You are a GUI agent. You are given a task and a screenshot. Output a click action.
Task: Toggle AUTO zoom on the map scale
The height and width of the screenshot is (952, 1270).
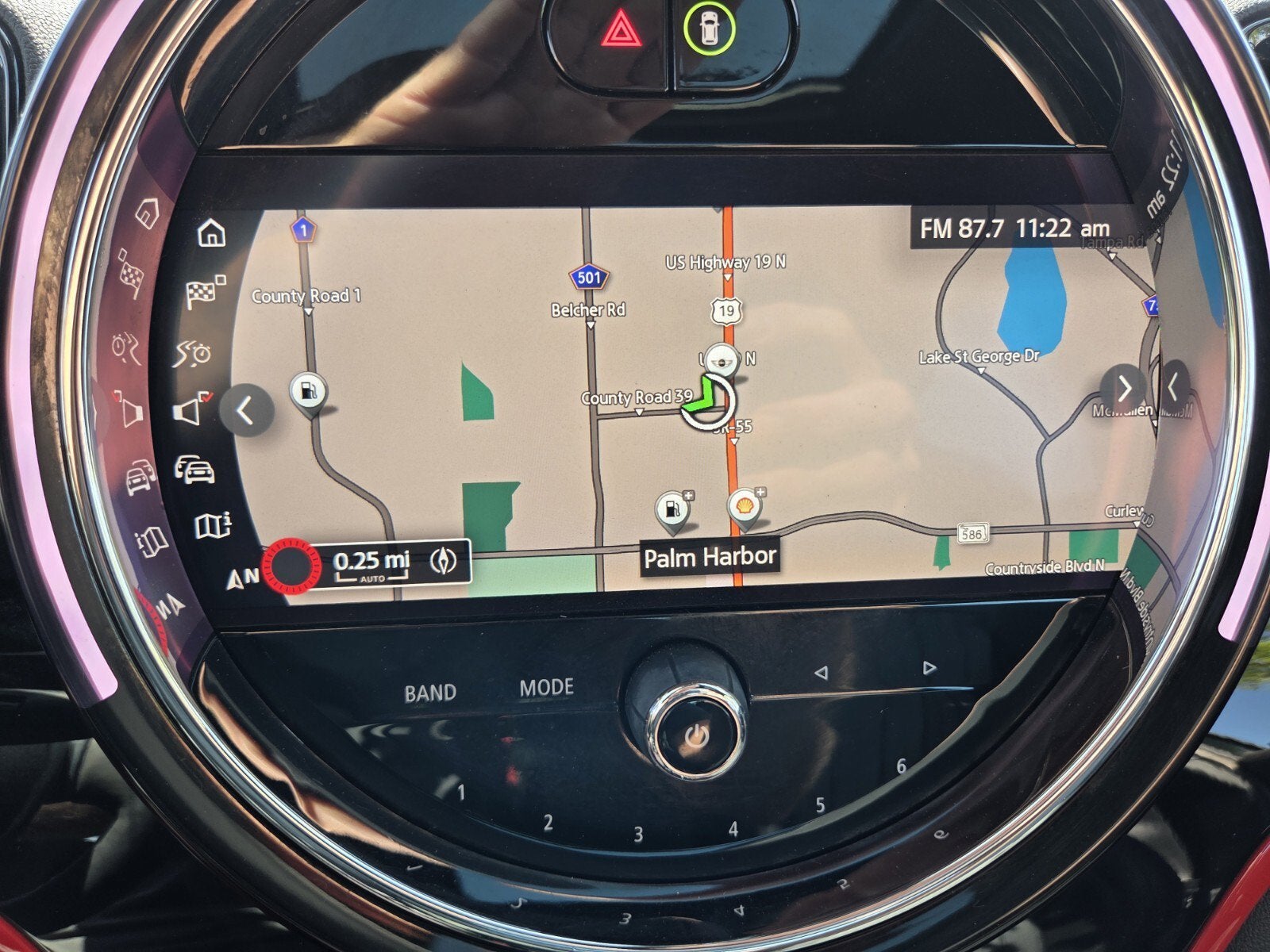click(x=371, y=578)
